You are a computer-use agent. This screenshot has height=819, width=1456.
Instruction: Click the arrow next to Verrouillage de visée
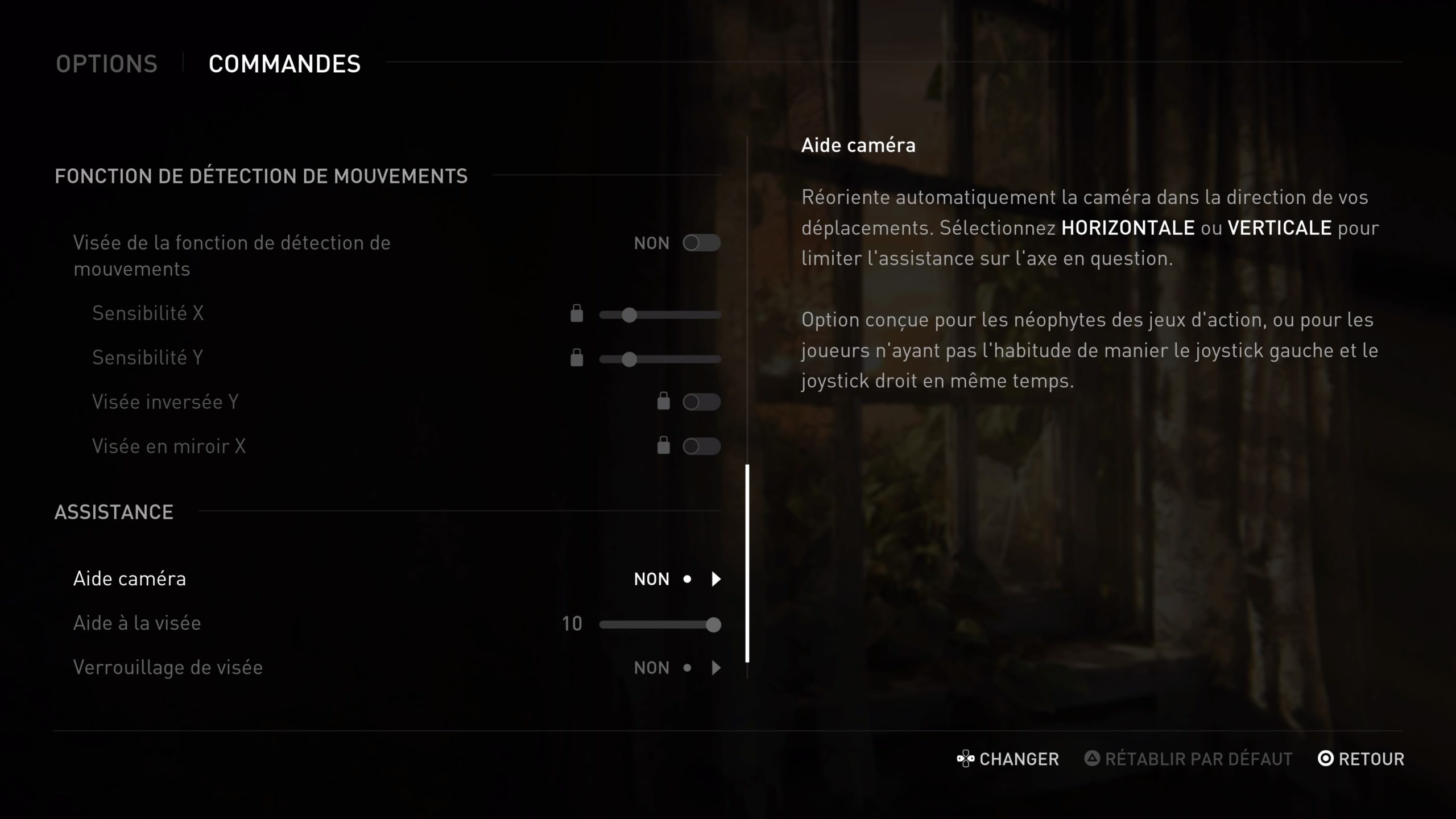[716, 668]
